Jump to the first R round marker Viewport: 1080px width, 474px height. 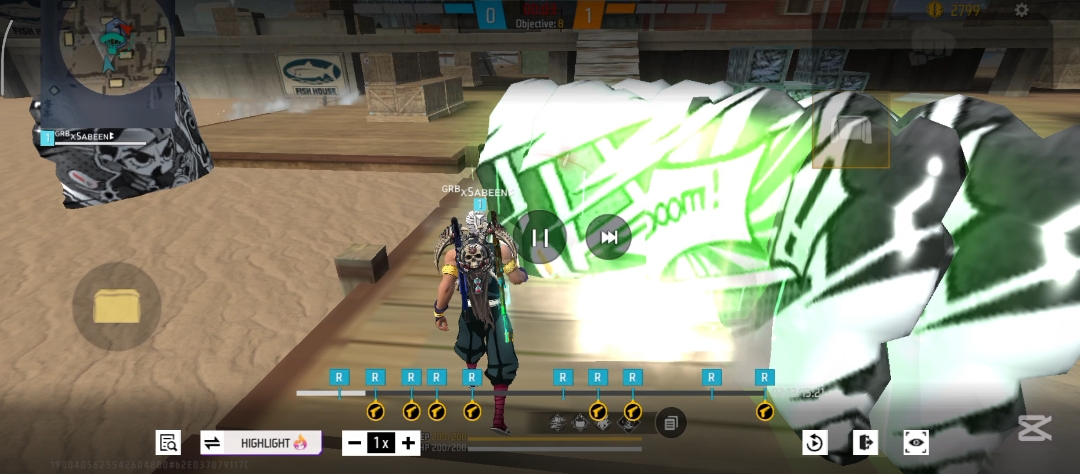point(340,377)
